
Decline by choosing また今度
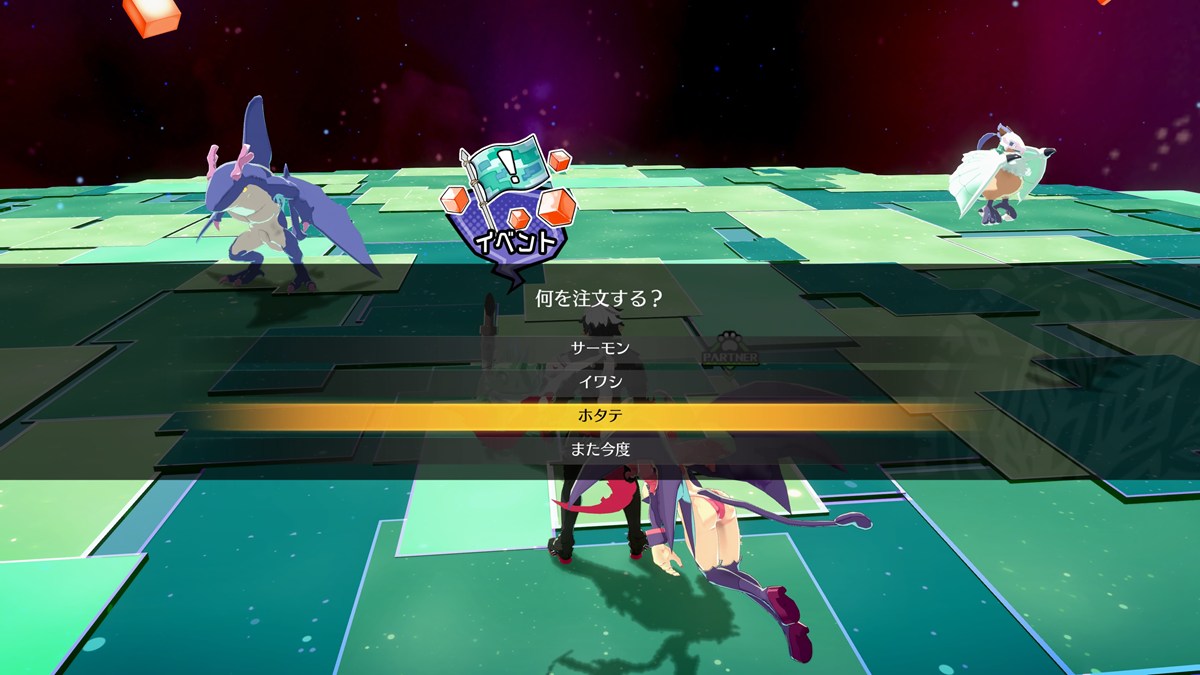click(600, 449)
